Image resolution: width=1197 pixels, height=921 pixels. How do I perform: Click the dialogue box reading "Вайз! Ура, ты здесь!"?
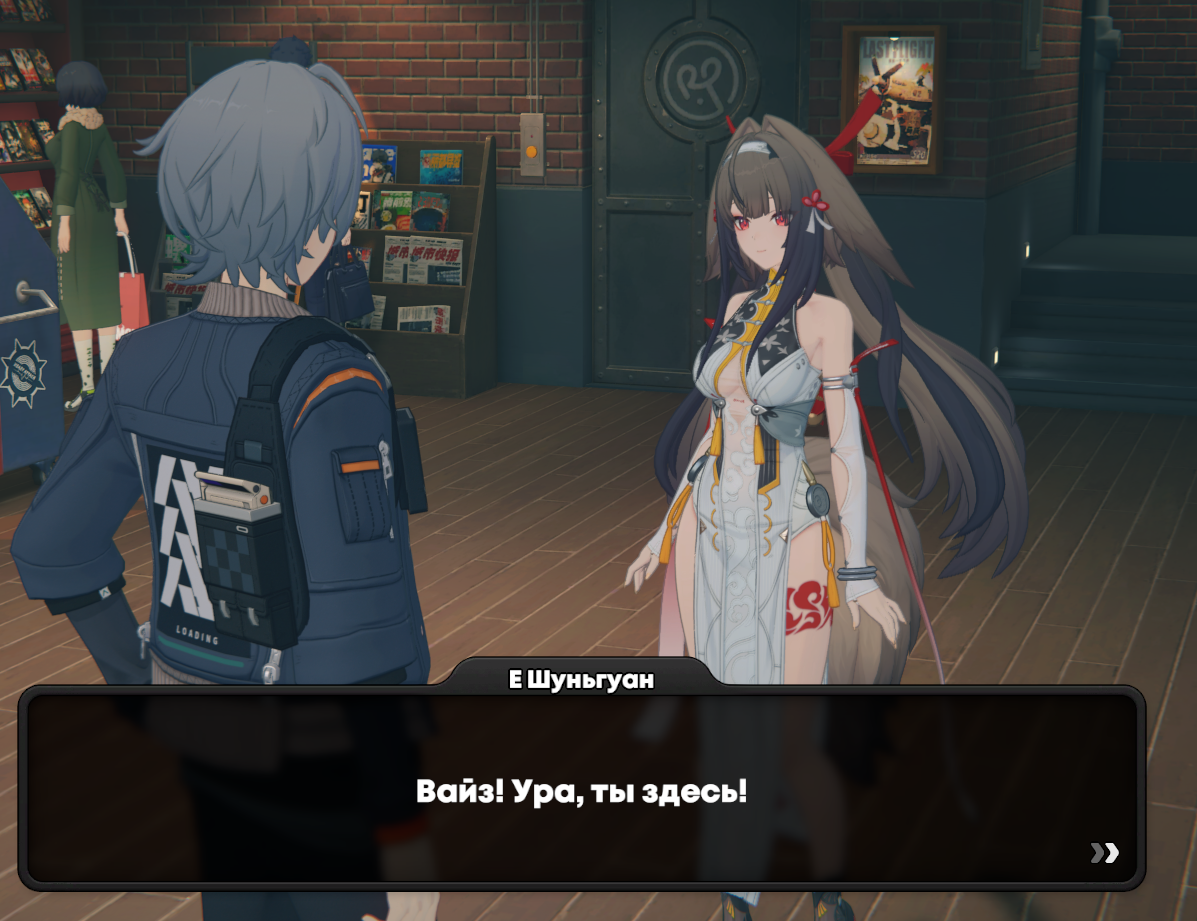pyautogui.click(x=581, y=792)
